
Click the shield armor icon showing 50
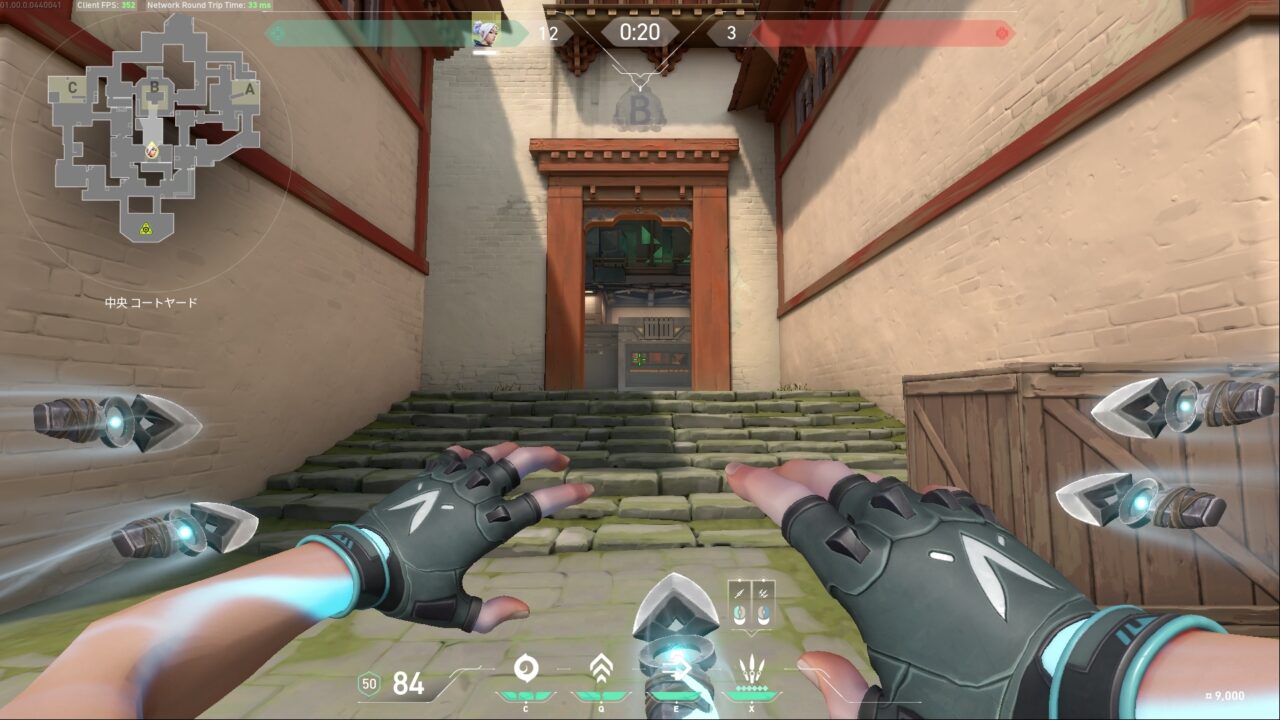[x=369, y=684]
